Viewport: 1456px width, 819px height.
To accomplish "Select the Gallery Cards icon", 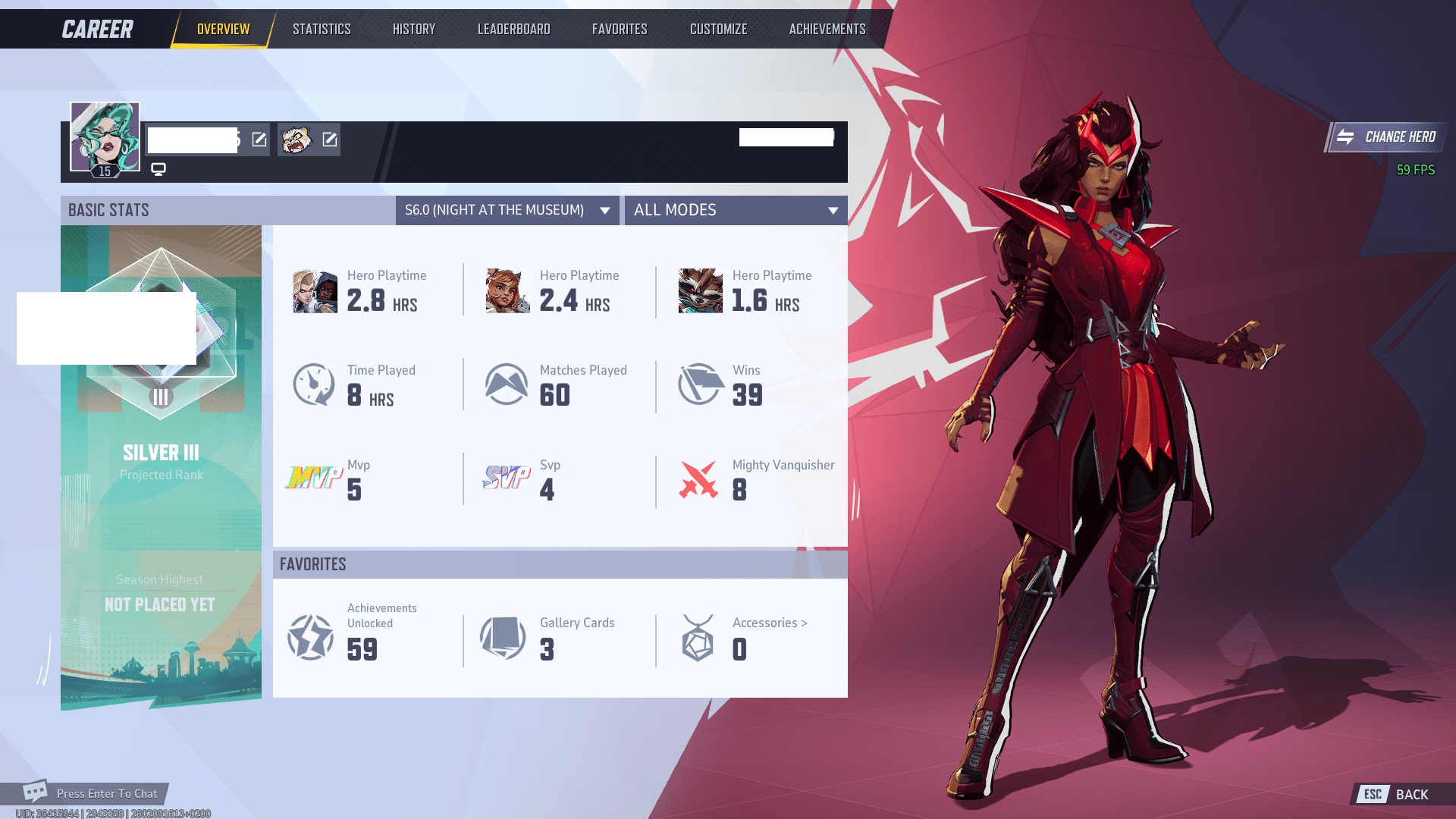I will point(504,638).
